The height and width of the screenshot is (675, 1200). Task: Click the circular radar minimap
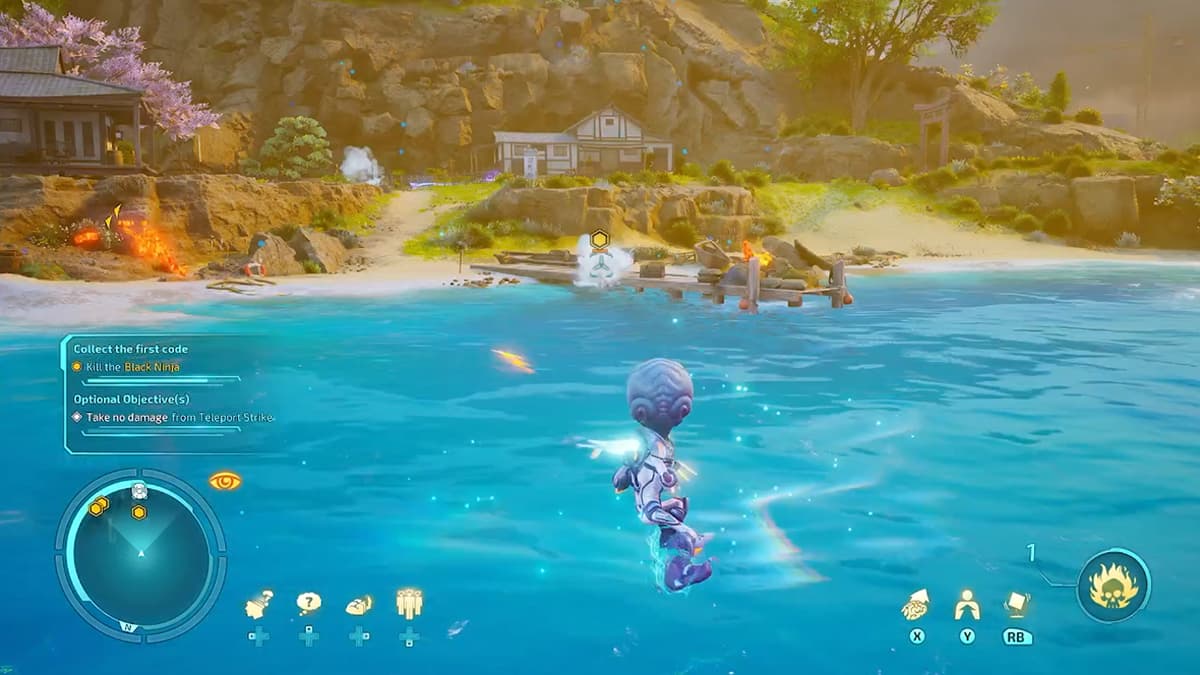pyautogui.click(x=141, y=551)
